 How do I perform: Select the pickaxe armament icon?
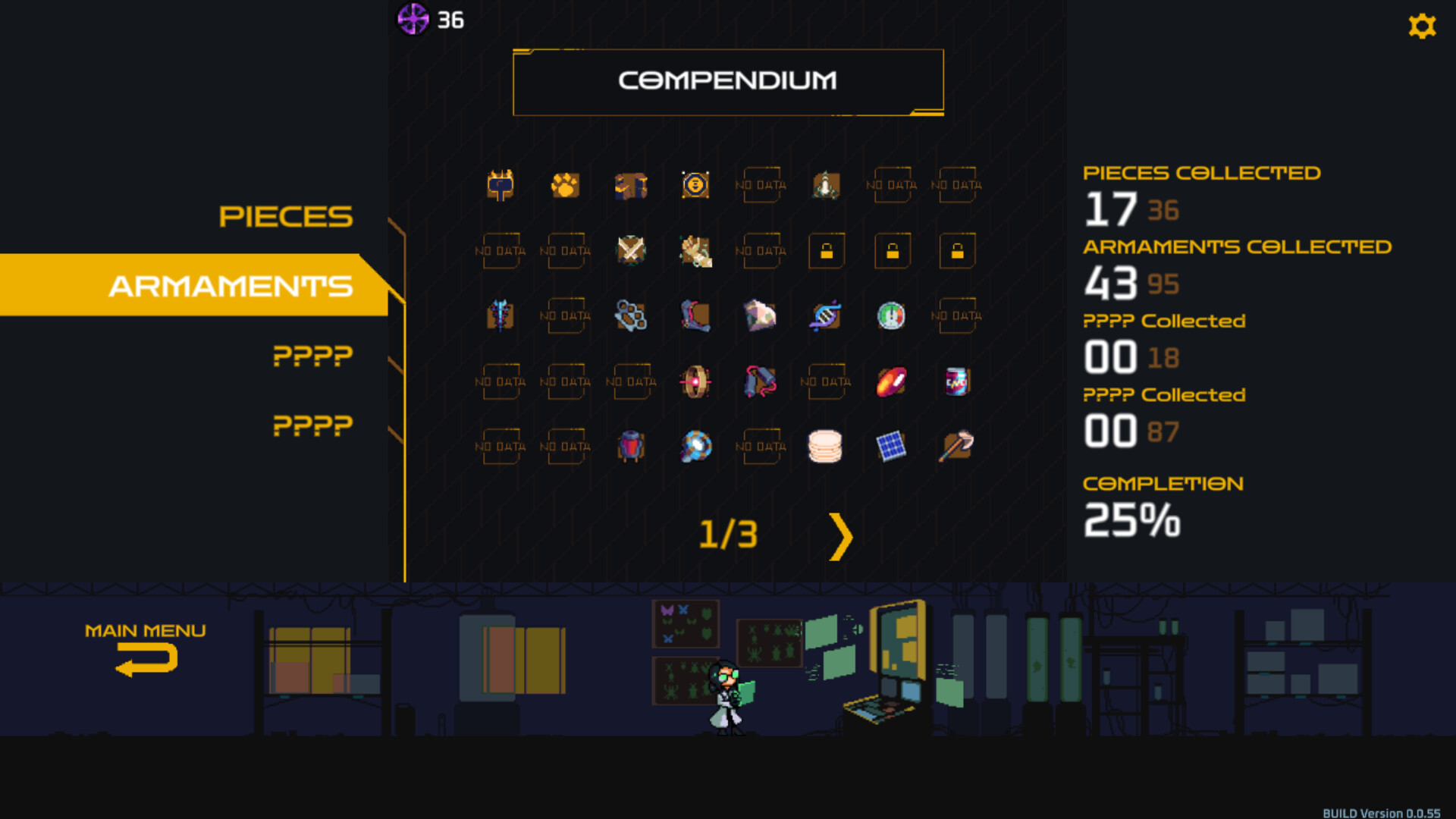point(955,447)
